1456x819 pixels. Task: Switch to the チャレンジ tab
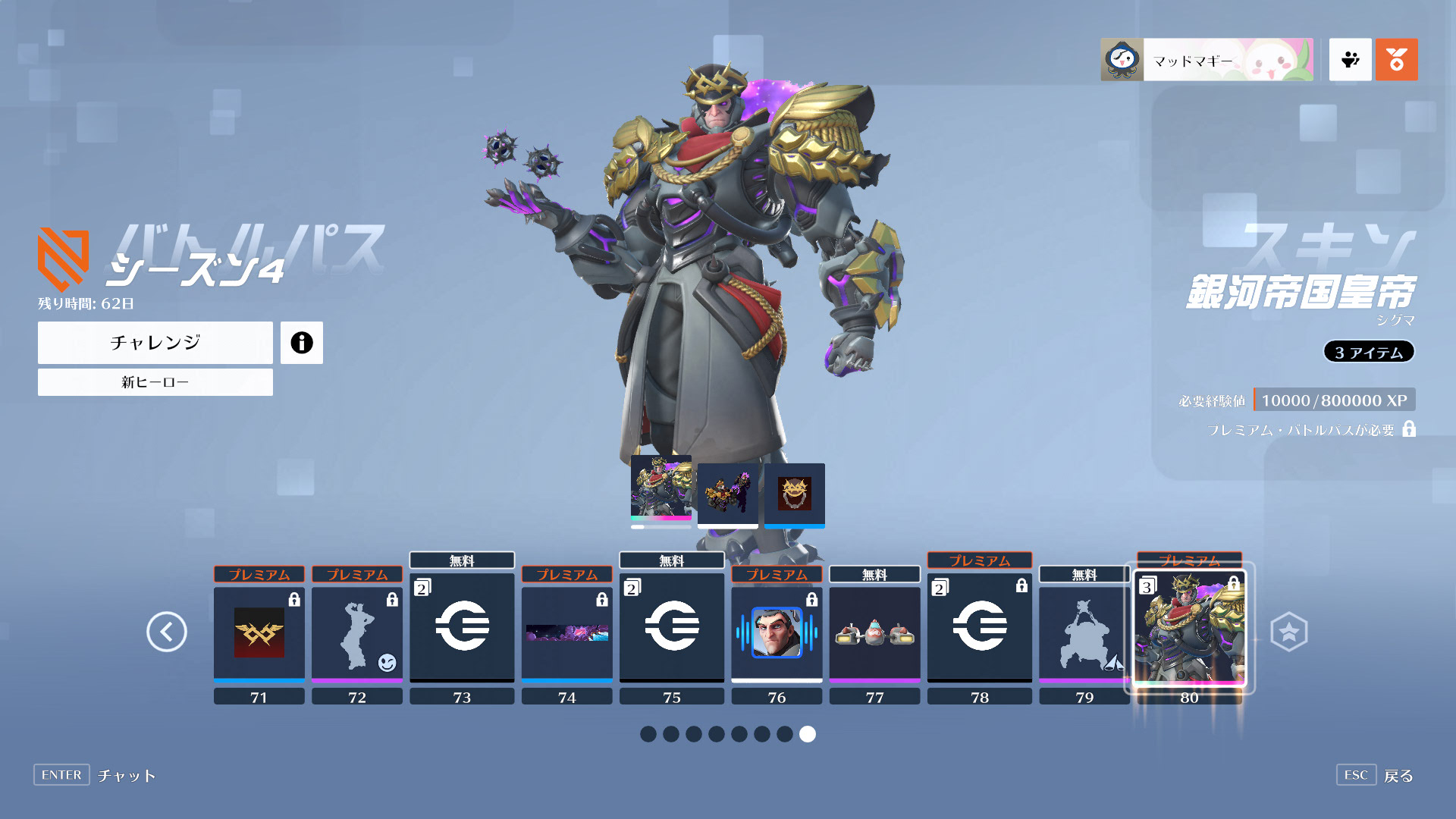click(155, 342)
